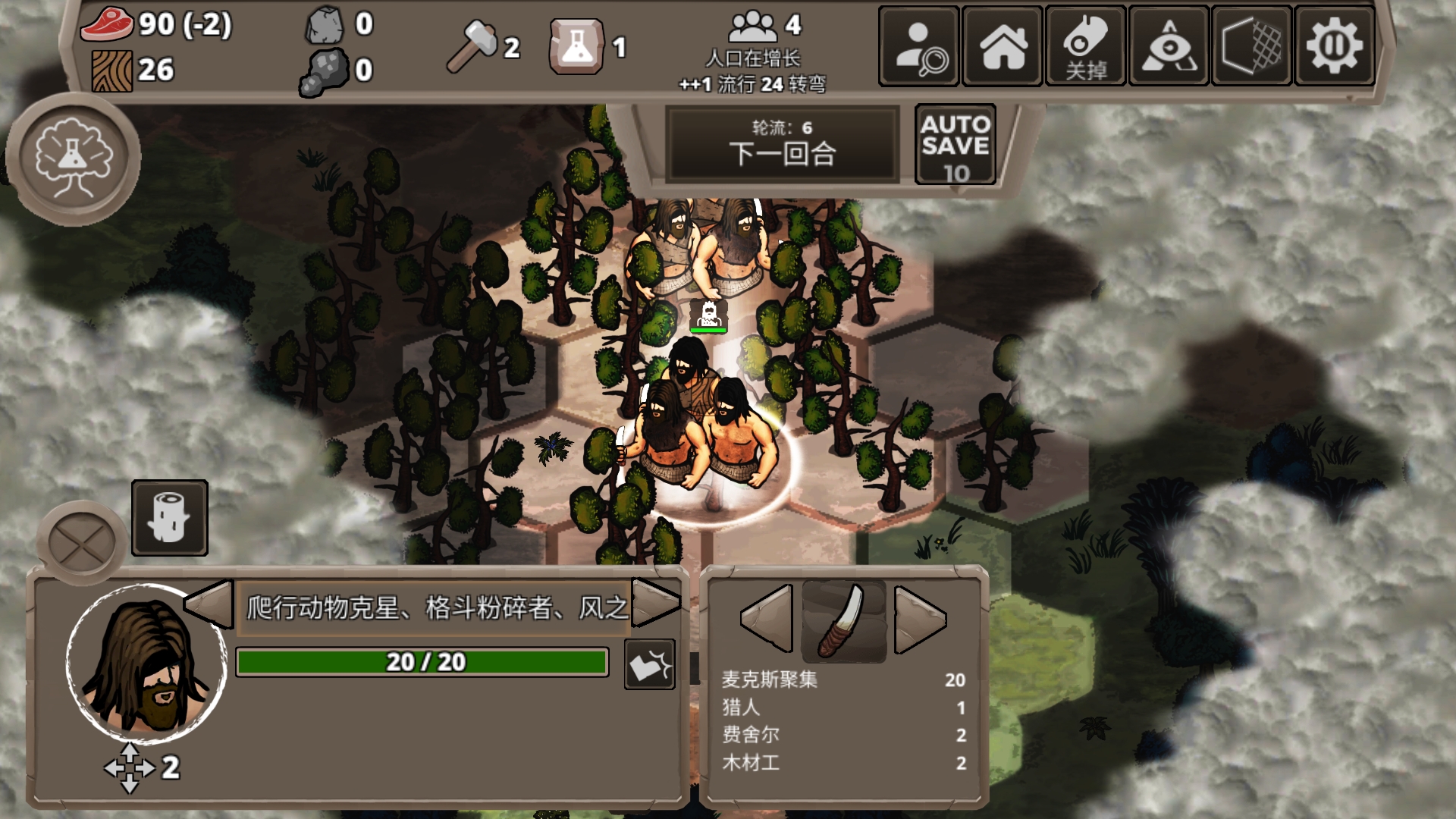The image size is (1456, 819).
Task: Select the small unit marker with green bar
Action: click(x=708, y=315)
